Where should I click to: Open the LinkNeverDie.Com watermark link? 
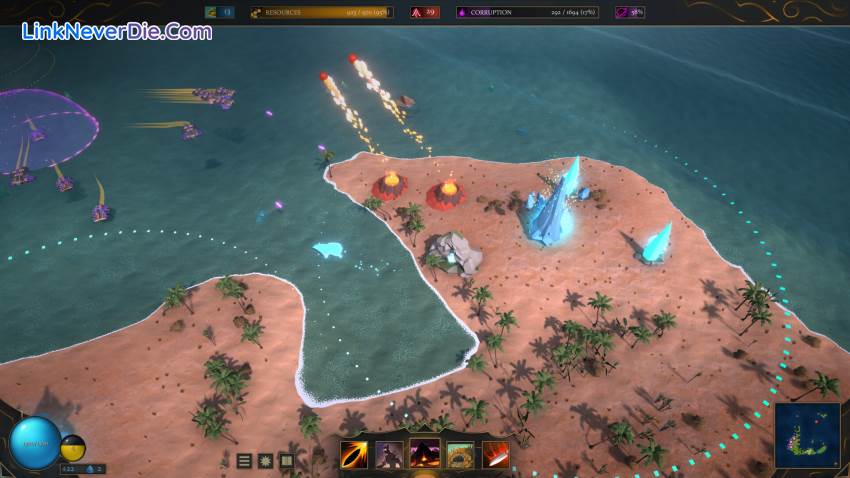point(117,31)
